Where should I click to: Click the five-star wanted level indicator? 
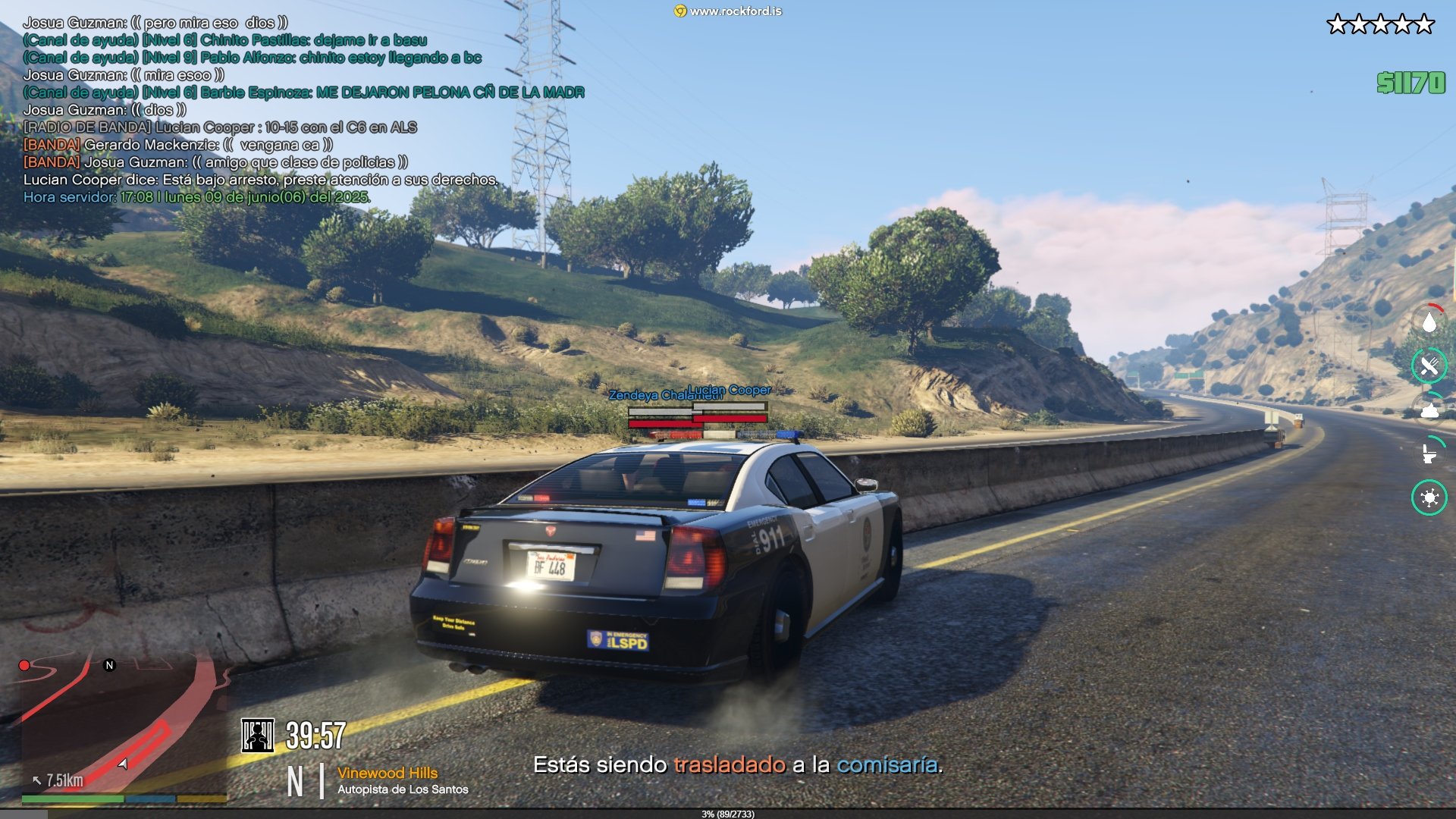1380,25
